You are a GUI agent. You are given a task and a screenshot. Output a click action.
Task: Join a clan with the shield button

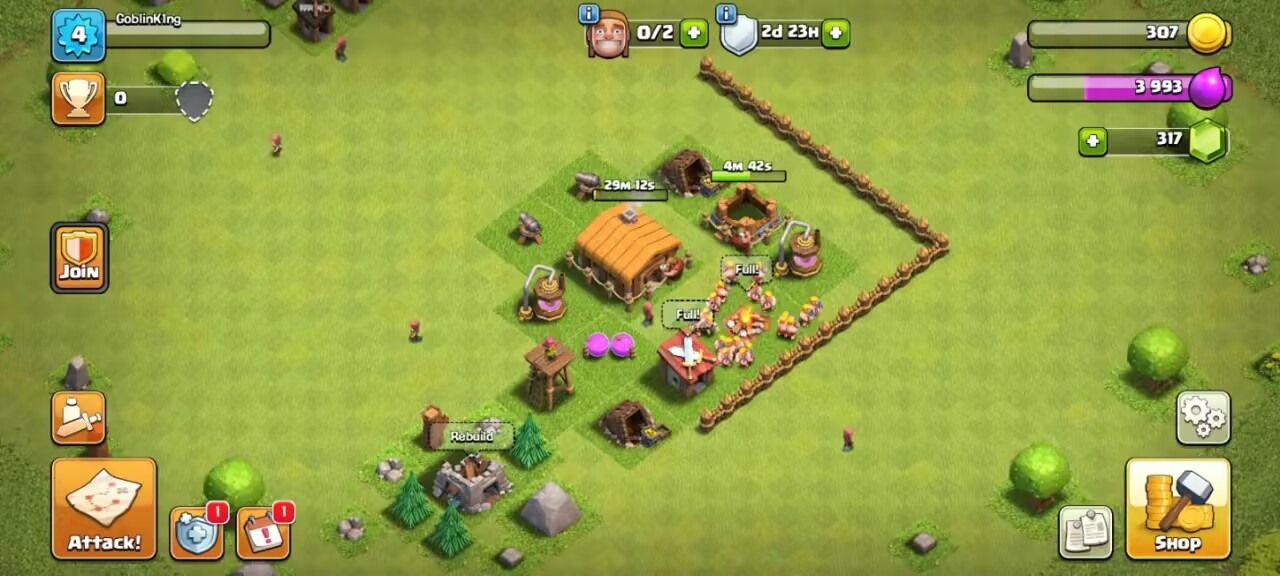79,257
